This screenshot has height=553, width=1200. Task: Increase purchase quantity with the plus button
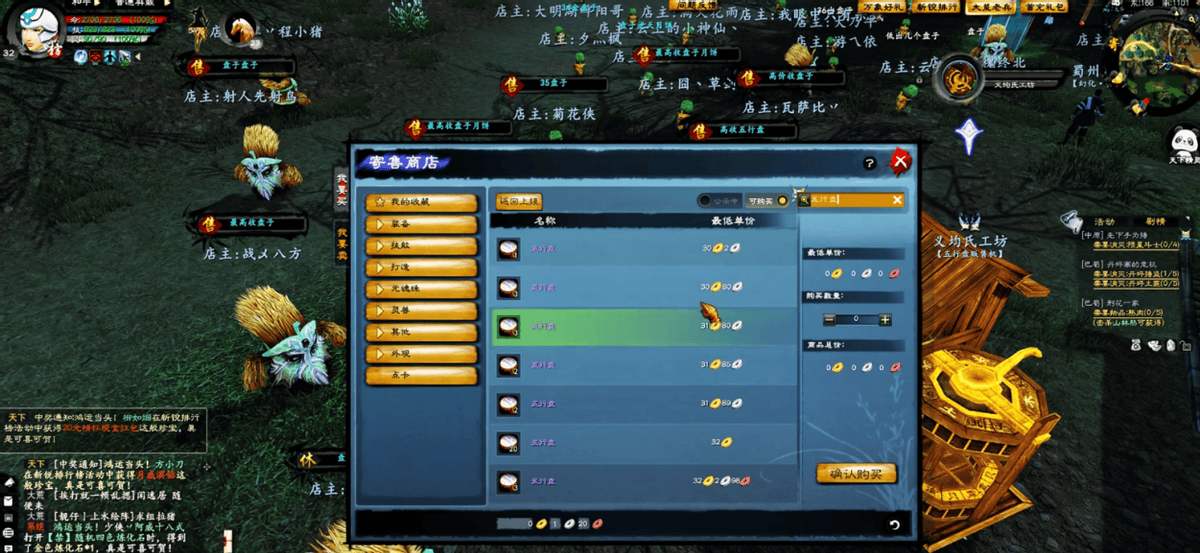[885, 320]
